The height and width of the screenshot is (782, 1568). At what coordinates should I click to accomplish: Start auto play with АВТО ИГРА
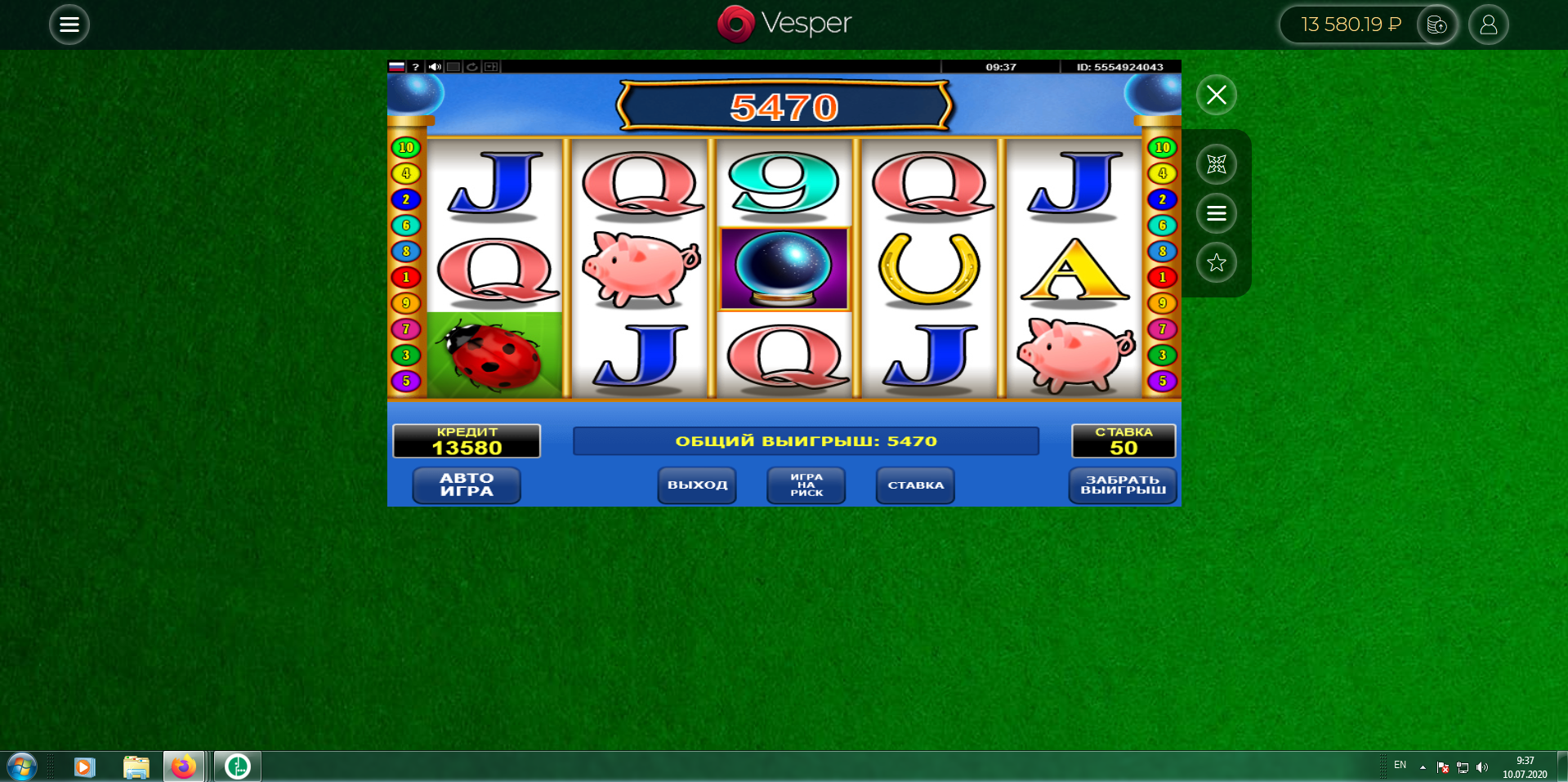tap(467, 485)
